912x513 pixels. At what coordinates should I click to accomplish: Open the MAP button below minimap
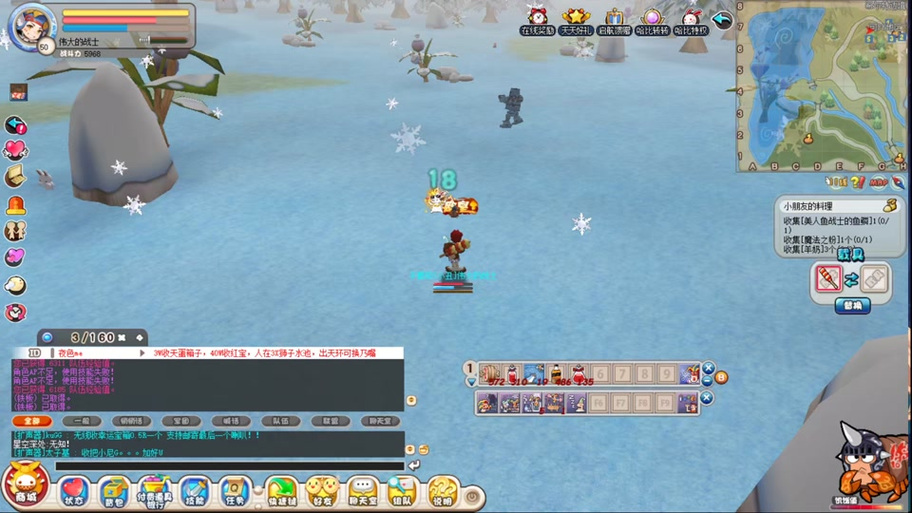click(878, 183)
